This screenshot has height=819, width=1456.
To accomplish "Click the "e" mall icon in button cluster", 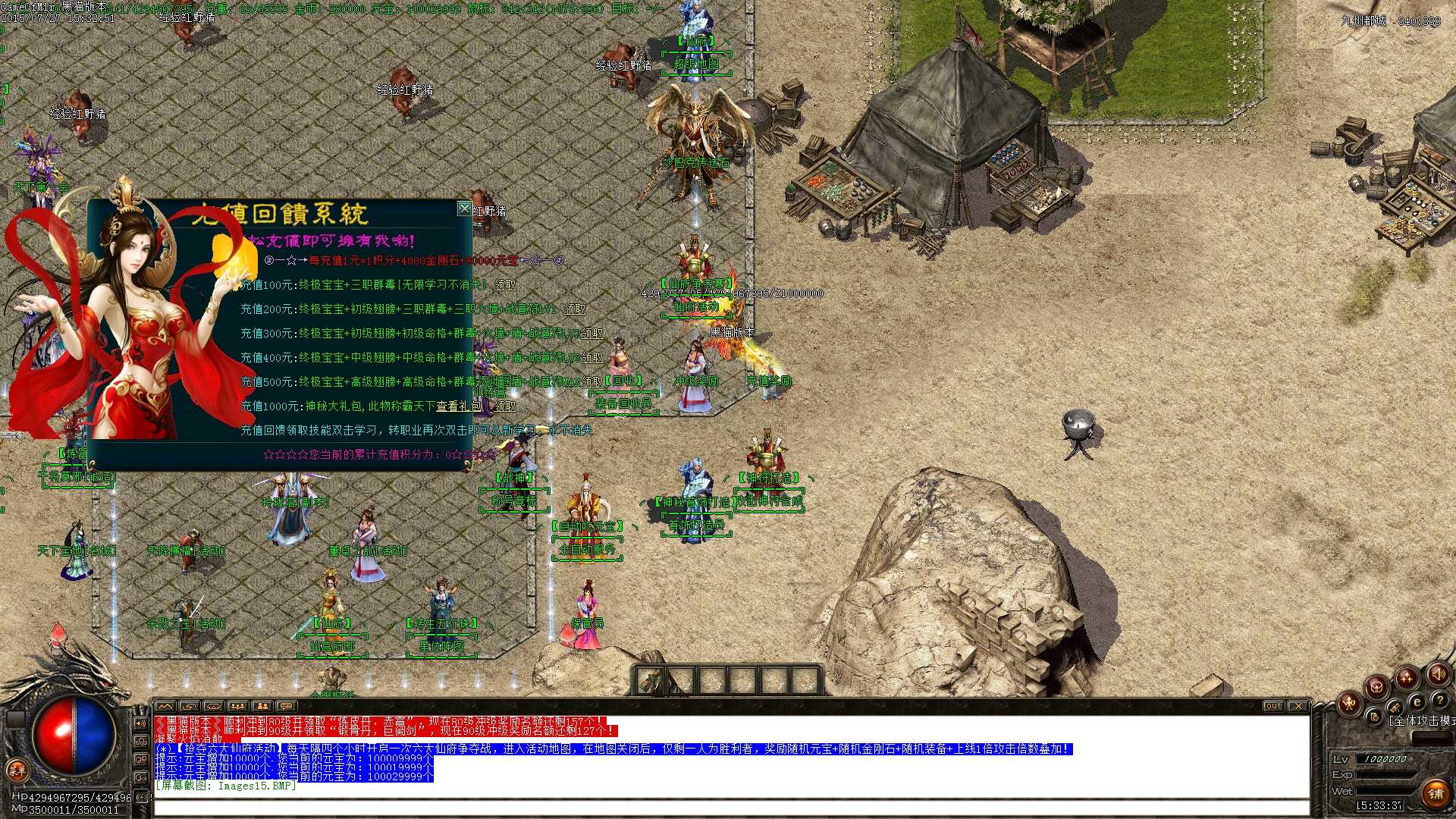I will tap(1417, 702).
